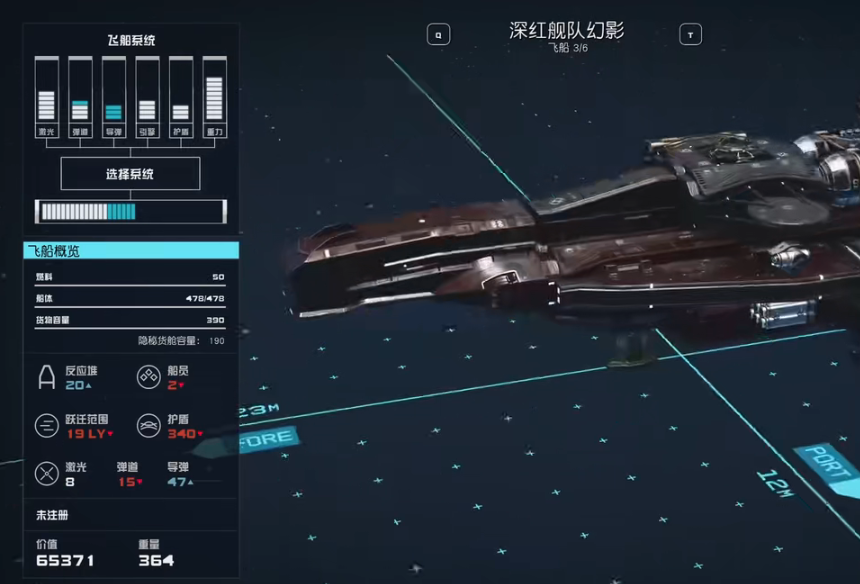Select the 激光 system power column

46,97
